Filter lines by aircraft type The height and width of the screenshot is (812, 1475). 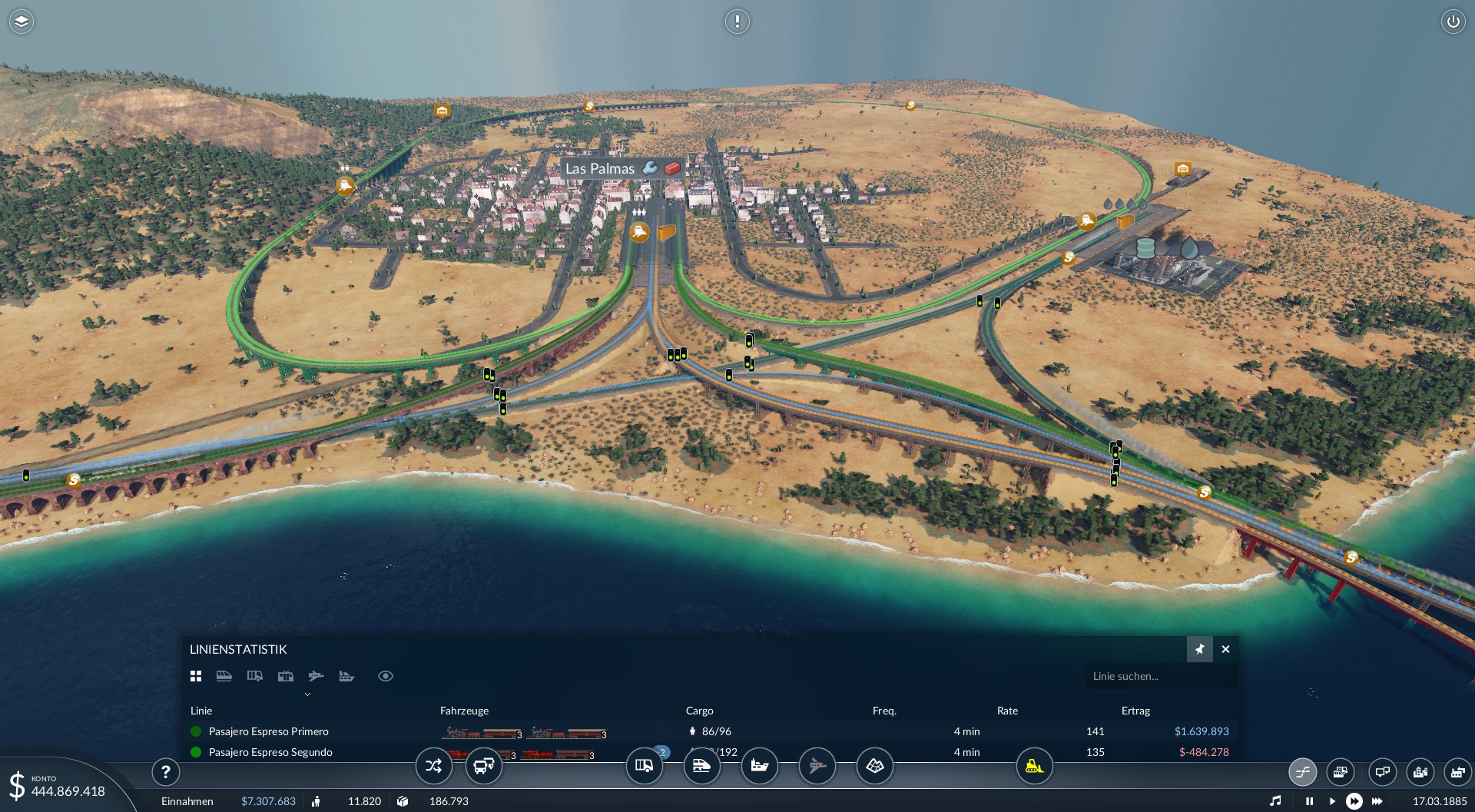(x=316, y=676)
